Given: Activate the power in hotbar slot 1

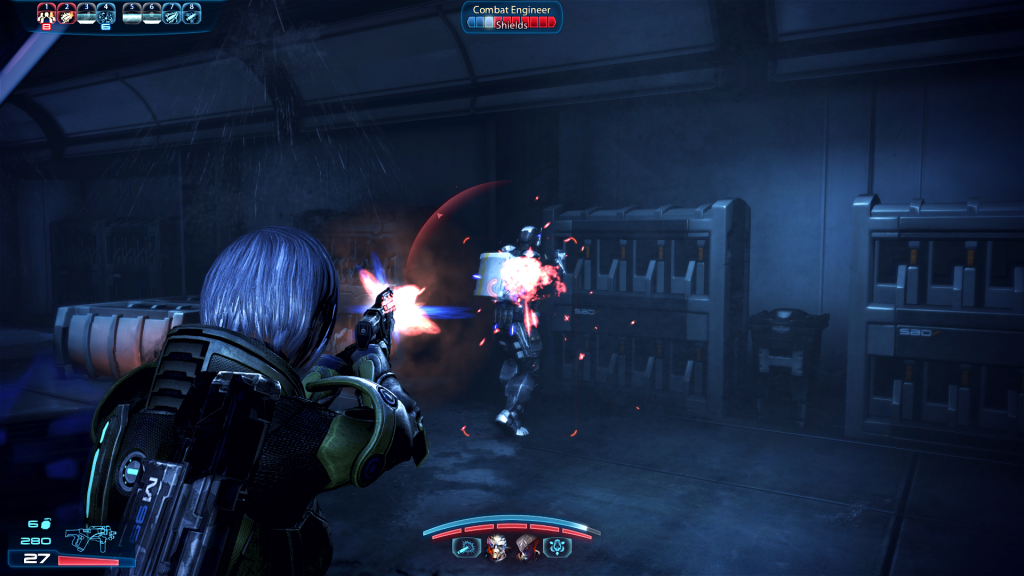Looking at the screenshot, I should tap(46, 14).
